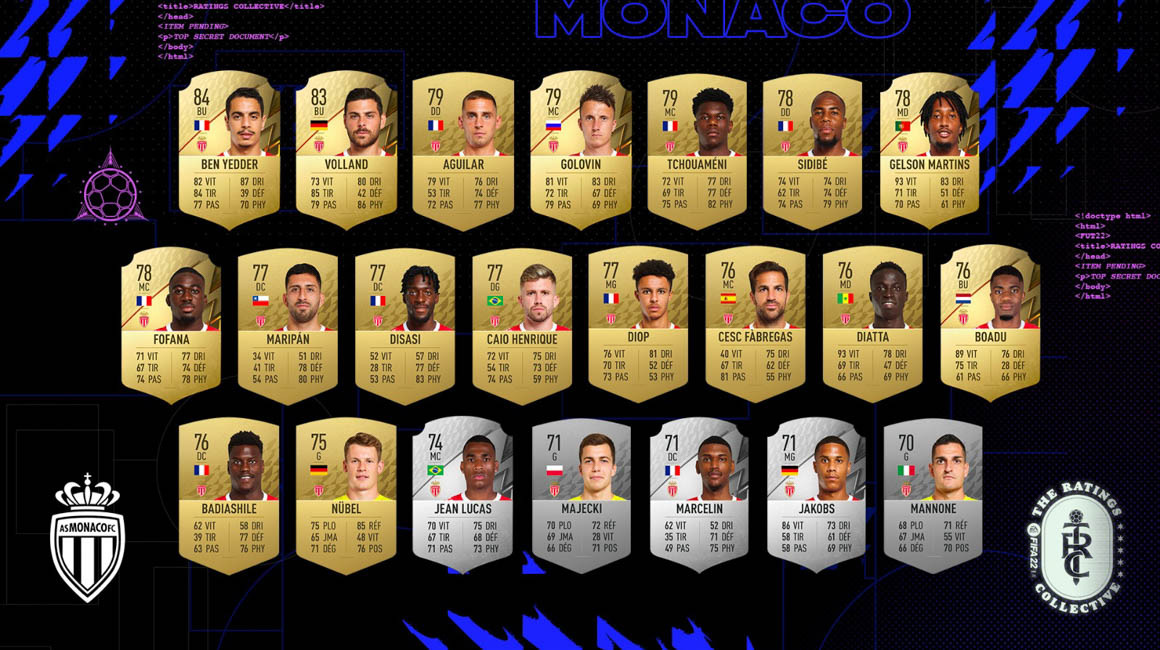Choose the Diatta player card
The width and height of the screenshot is (1160, 650).
click(872, 320)
